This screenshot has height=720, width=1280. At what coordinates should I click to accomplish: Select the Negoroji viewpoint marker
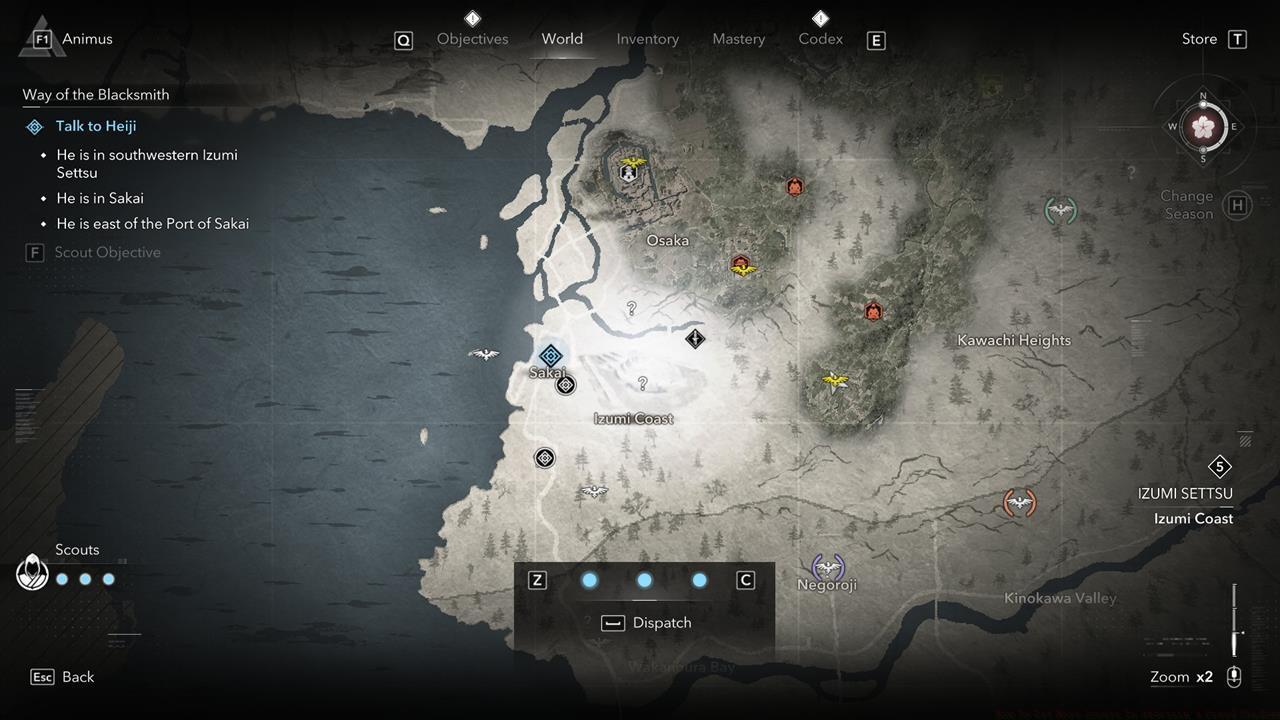(827, 568)
